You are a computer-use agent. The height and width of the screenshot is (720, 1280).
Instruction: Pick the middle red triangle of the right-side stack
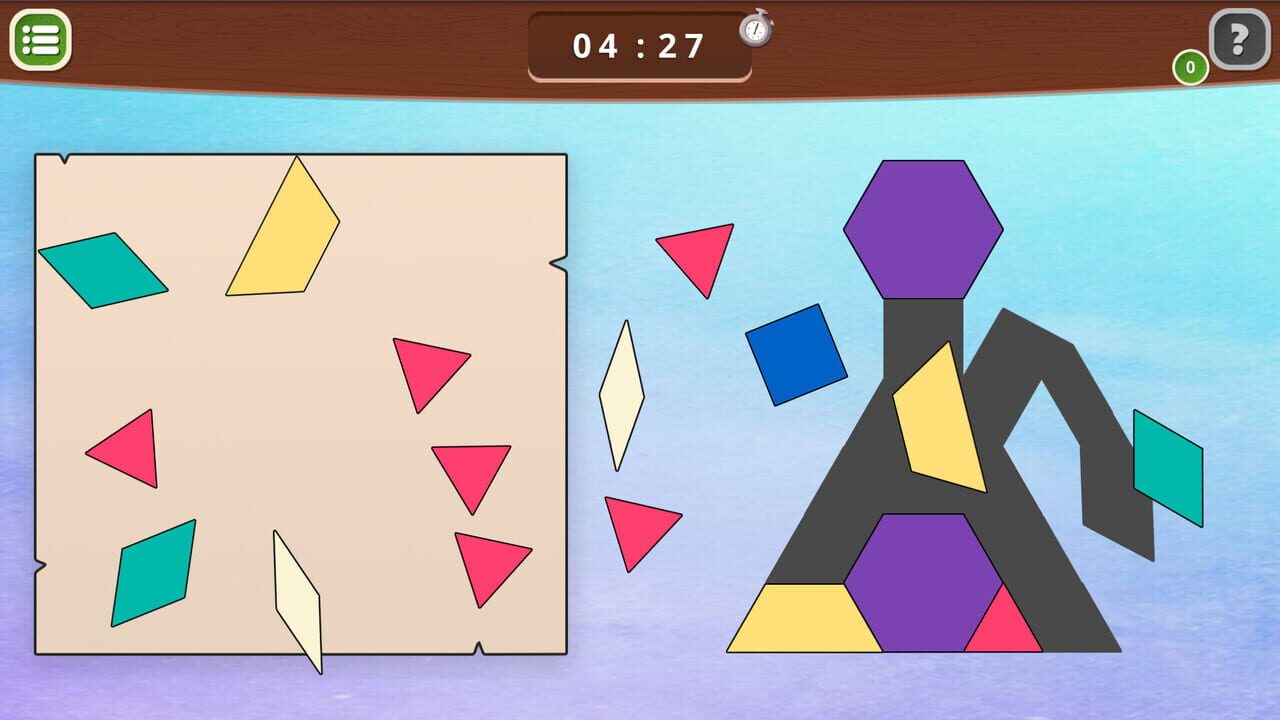[471, 470]
